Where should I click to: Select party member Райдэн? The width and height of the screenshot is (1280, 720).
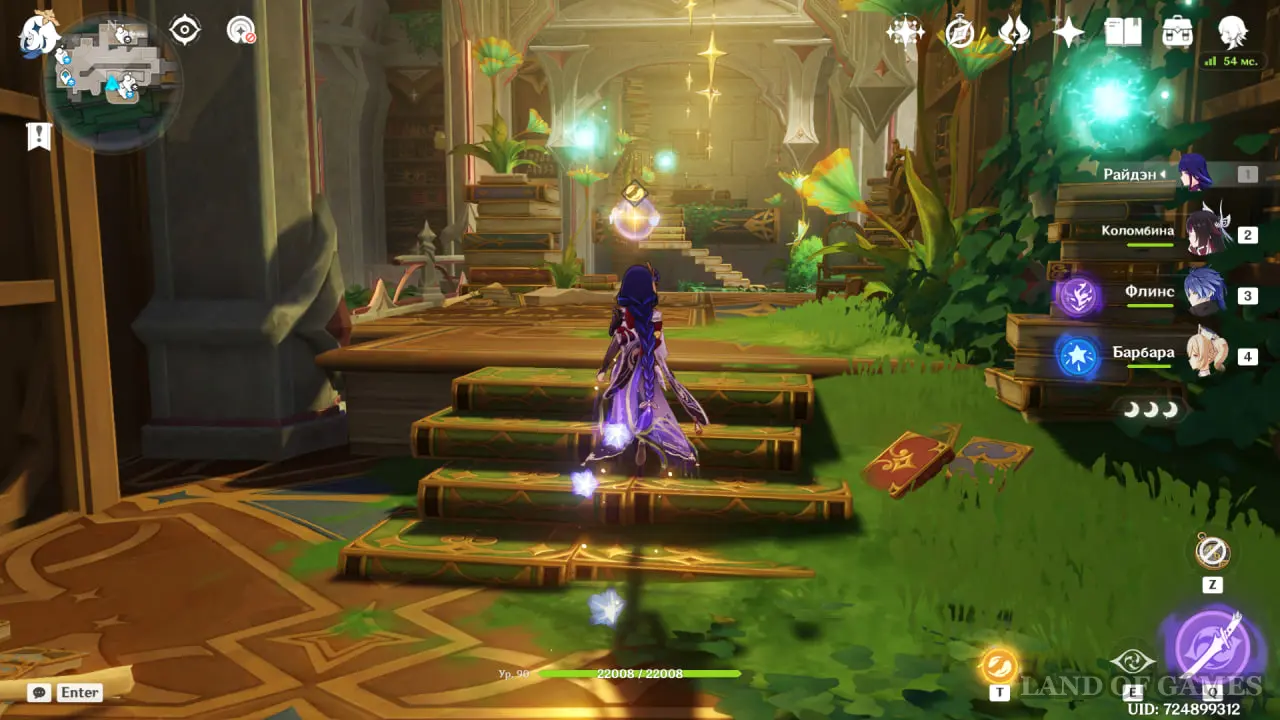pos(1195,174)
